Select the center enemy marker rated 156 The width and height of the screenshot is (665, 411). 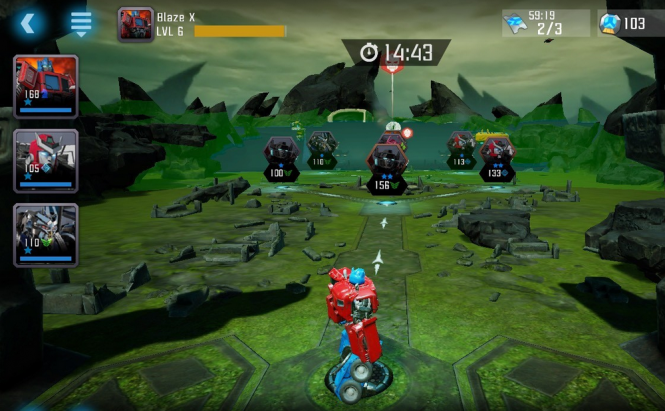[385, 163]
